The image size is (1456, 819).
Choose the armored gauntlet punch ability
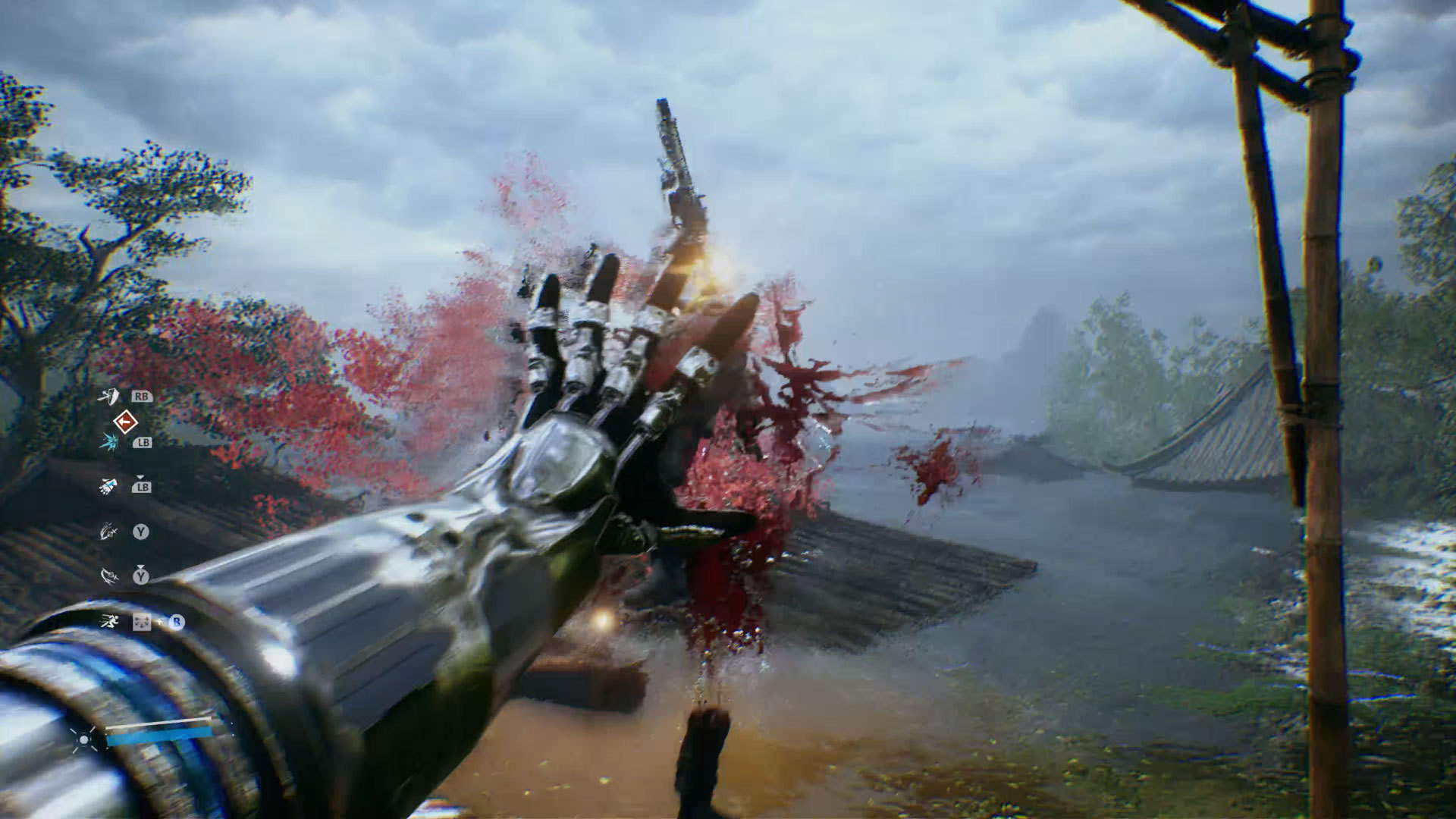tap(108, 486)
